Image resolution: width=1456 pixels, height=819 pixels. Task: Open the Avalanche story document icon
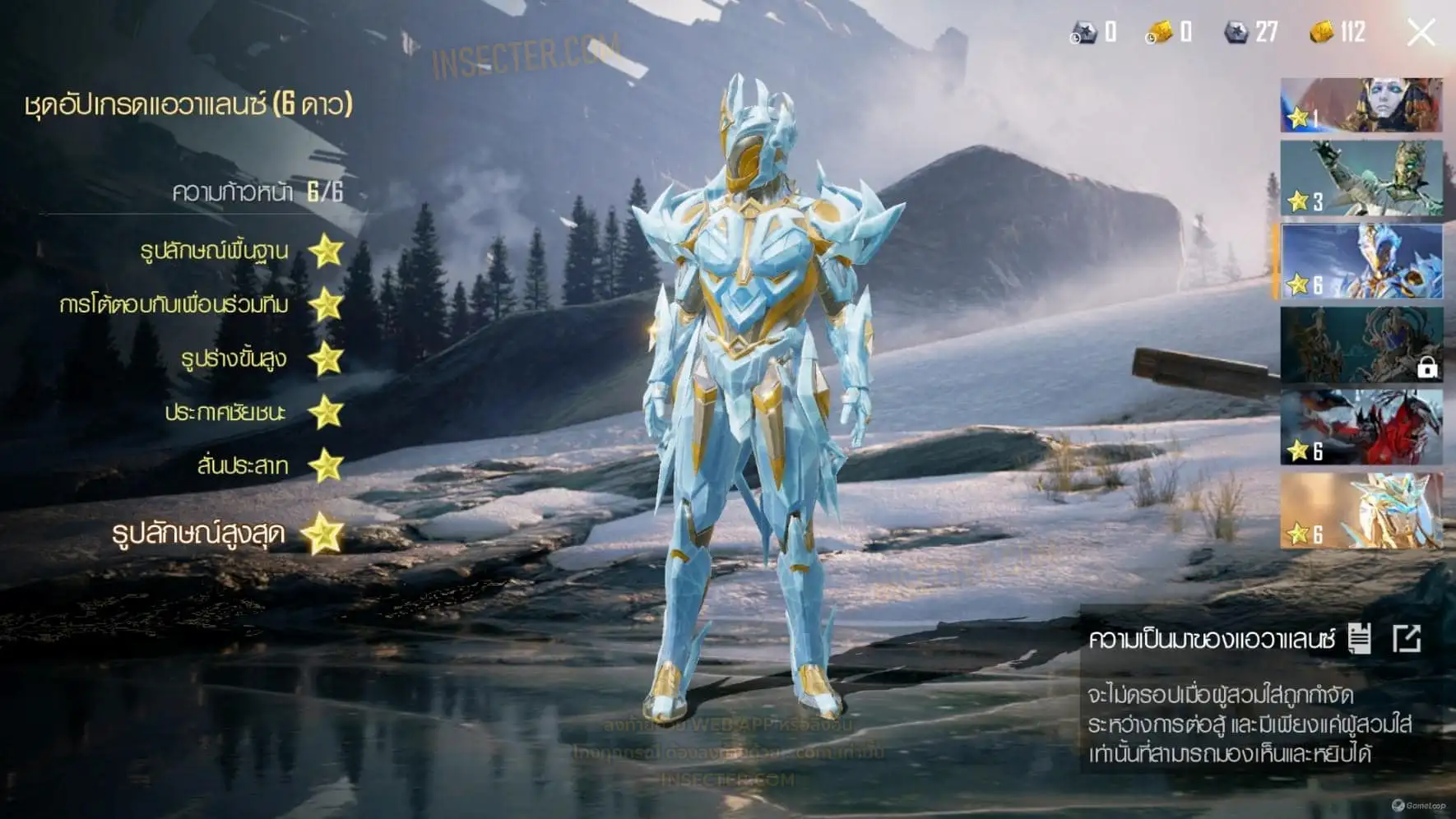point(1359,638)
